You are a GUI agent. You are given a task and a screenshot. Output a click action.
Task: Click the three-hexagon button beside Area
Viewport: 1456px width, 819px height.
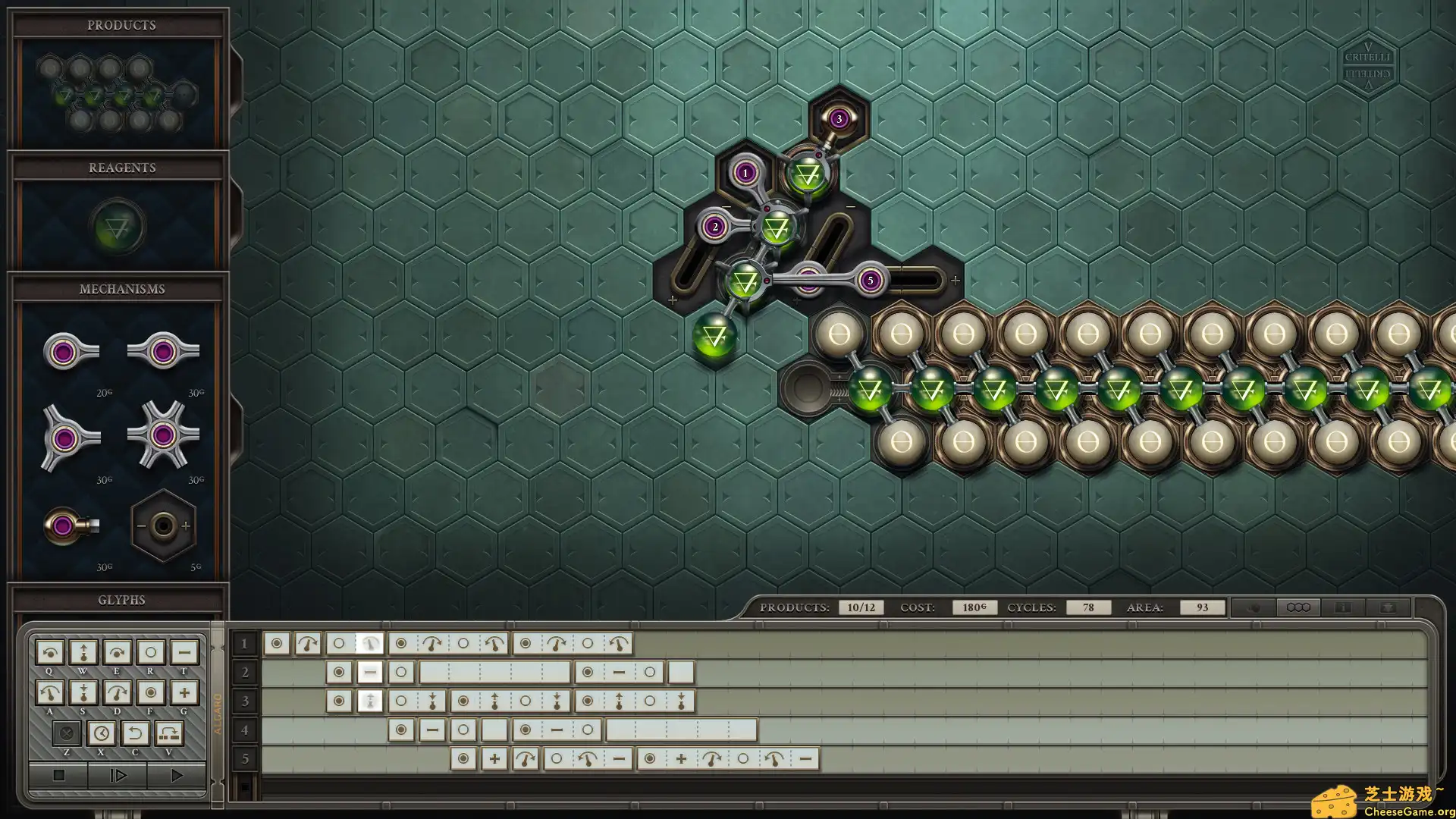[1298, 607]
